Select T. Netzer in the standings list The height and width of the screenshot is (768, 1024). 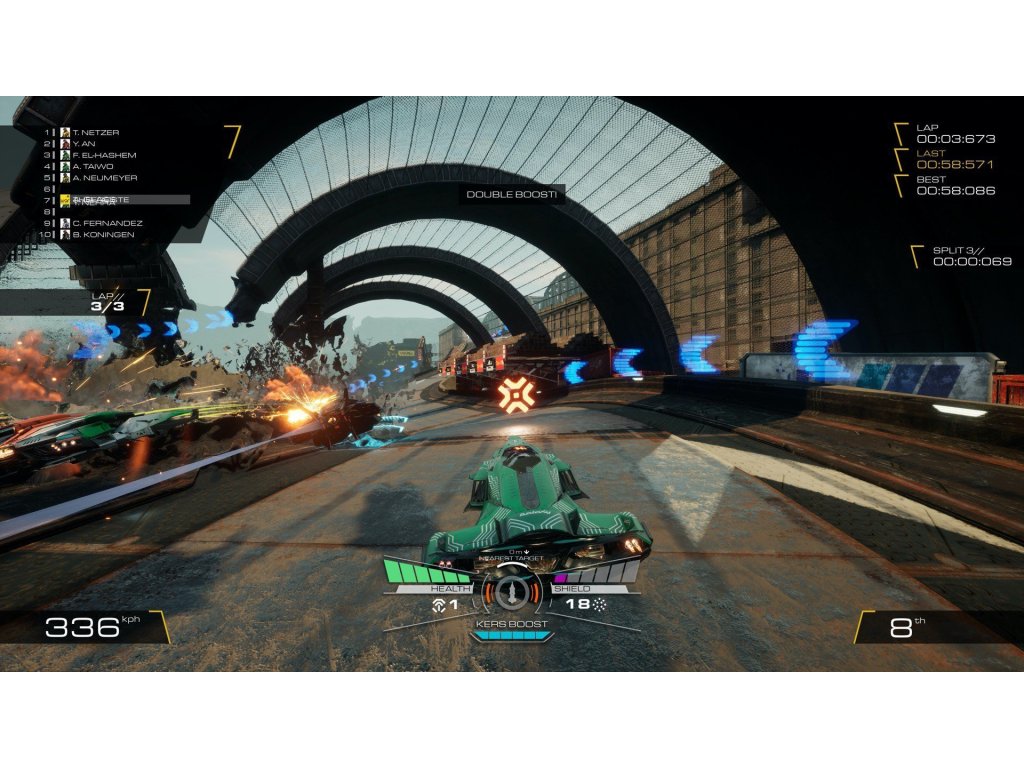[94, 132]
